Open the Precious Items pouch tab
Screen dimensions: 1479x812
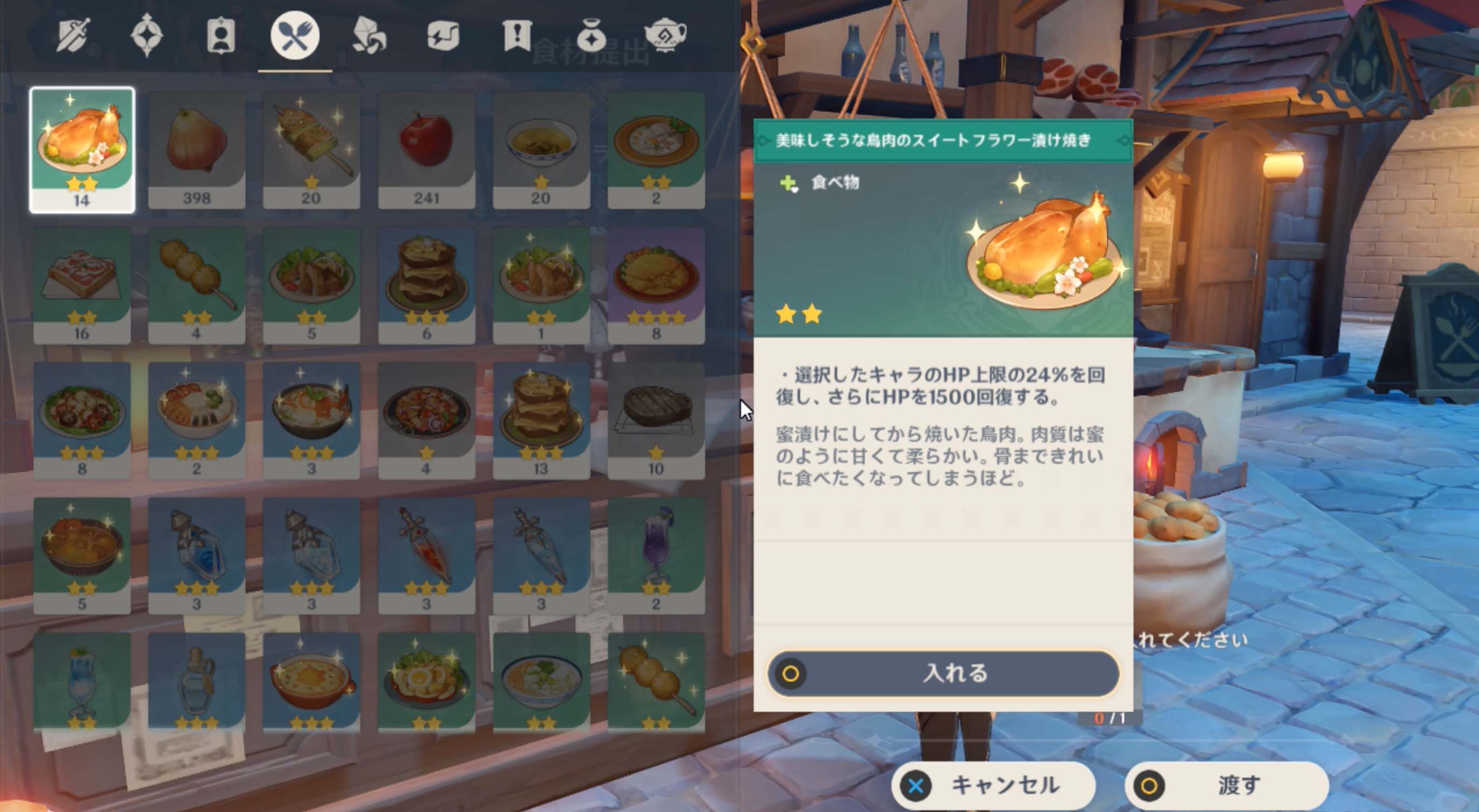tap(591, 35)
